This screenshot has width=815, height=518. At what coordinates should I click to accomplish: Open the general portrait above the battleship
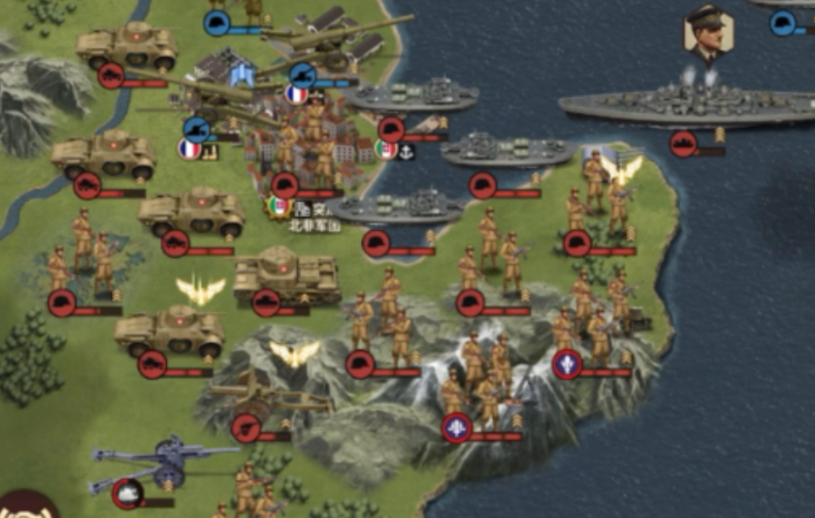coord(707,33)
